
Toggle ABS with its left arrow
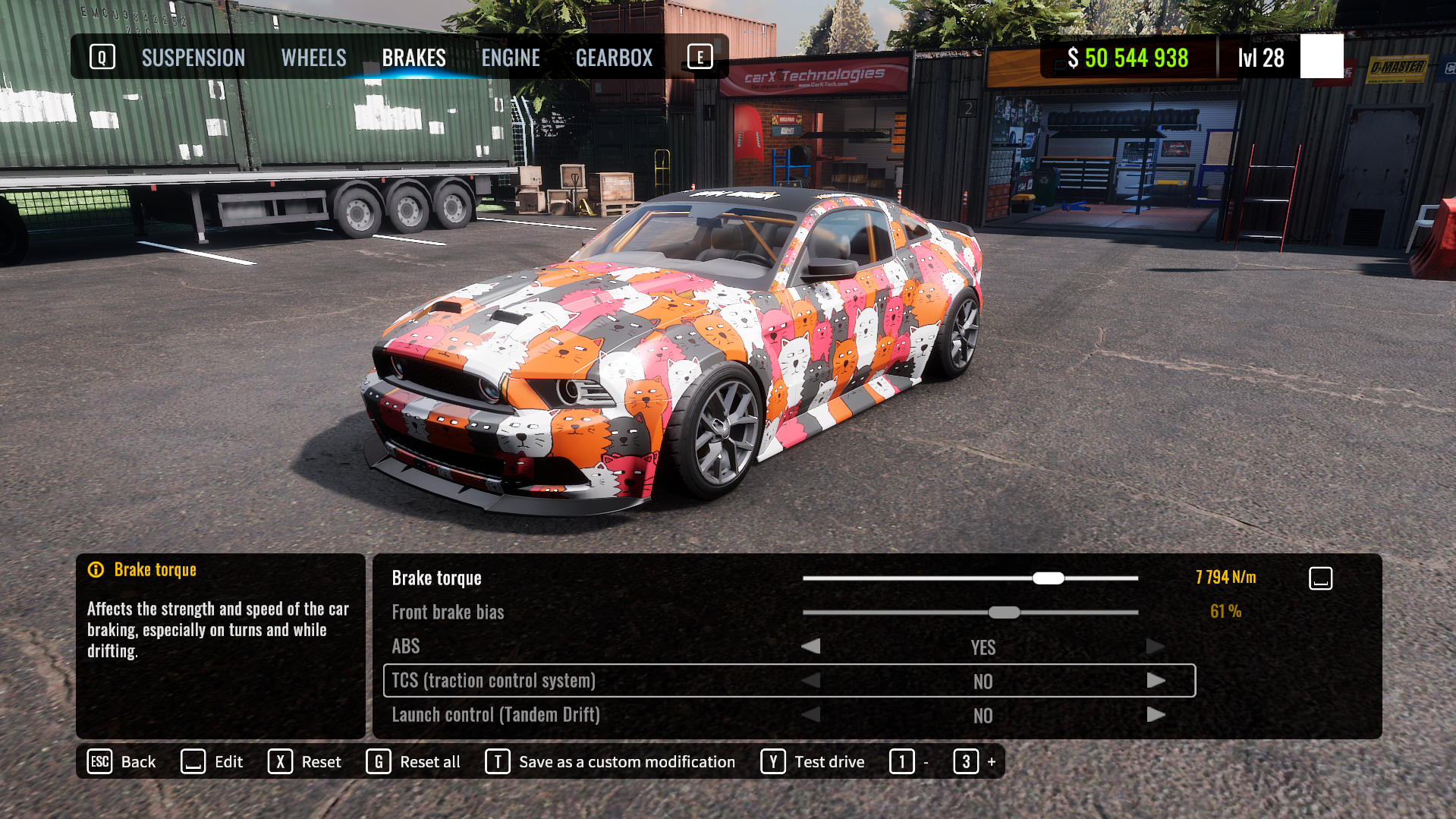coord(811,647)
